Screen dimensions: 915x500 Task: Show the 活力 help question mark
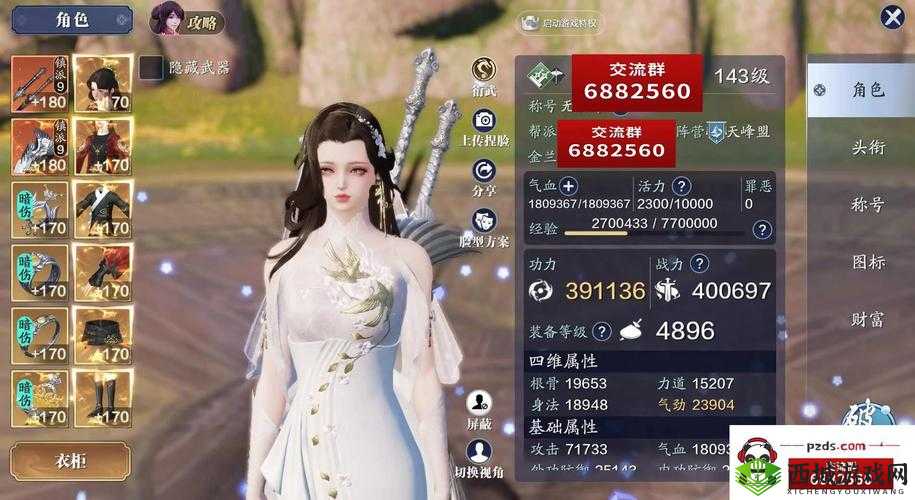(x=682, y=186)
